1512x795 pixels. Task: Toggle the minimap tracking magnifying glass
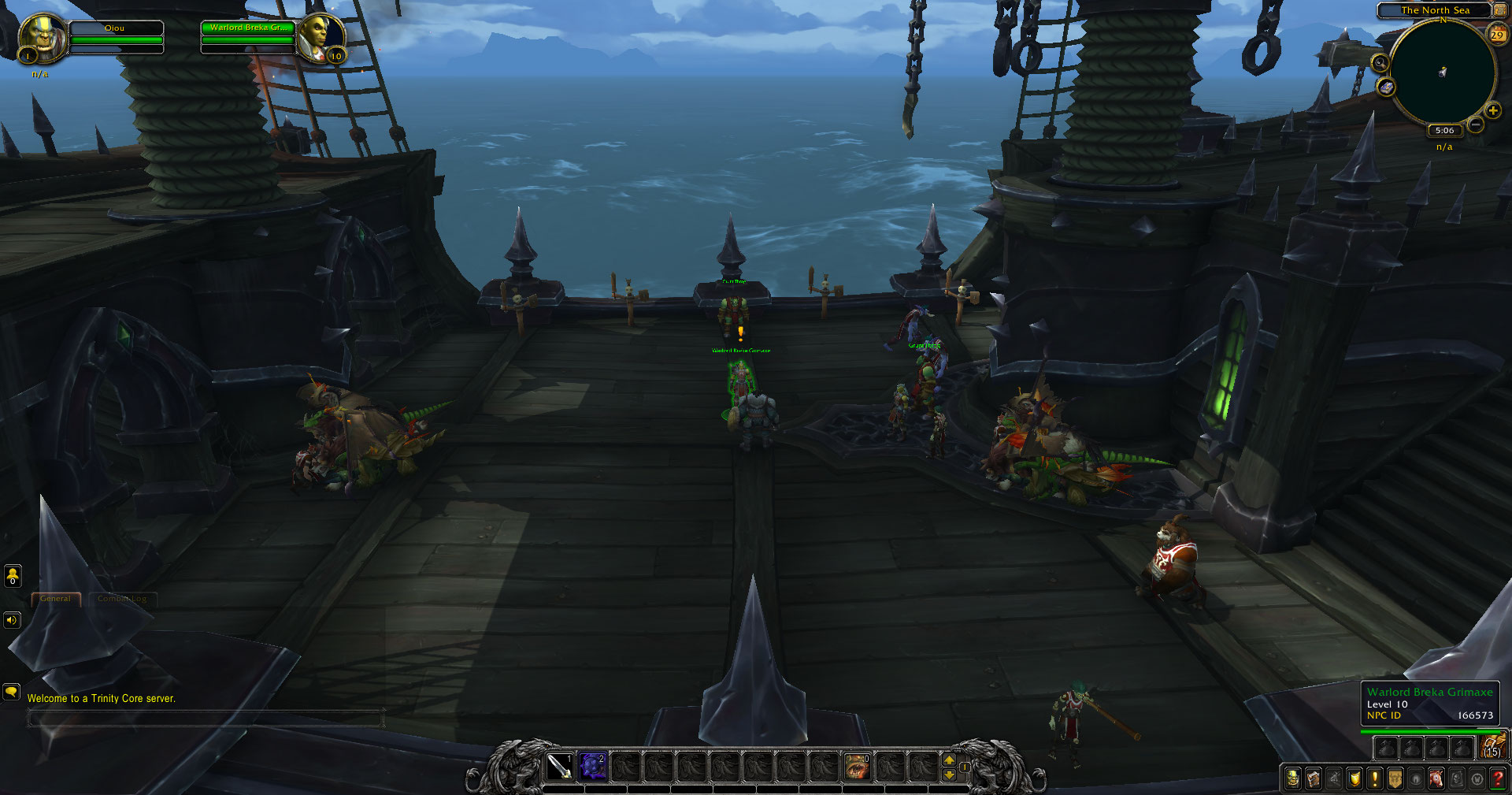point(1380,63)
